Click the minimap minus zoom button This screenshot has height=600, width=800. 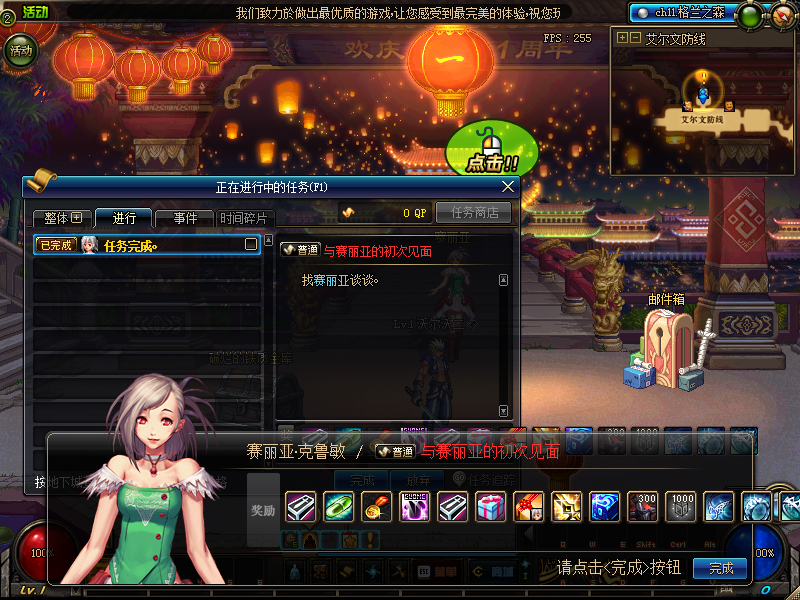[x=635, y=37]
